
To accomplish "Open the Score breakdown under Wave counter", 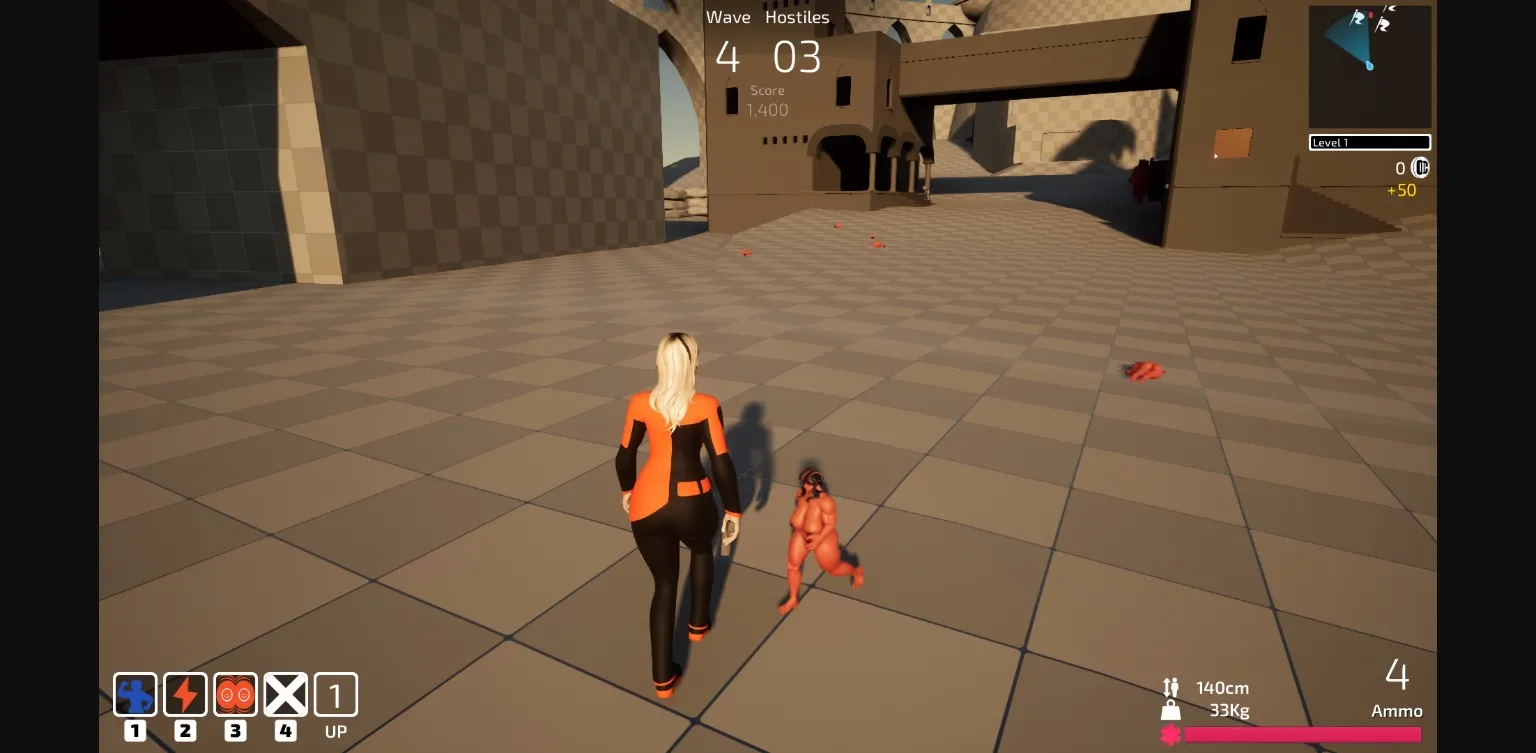I will [x=768, y=100].
